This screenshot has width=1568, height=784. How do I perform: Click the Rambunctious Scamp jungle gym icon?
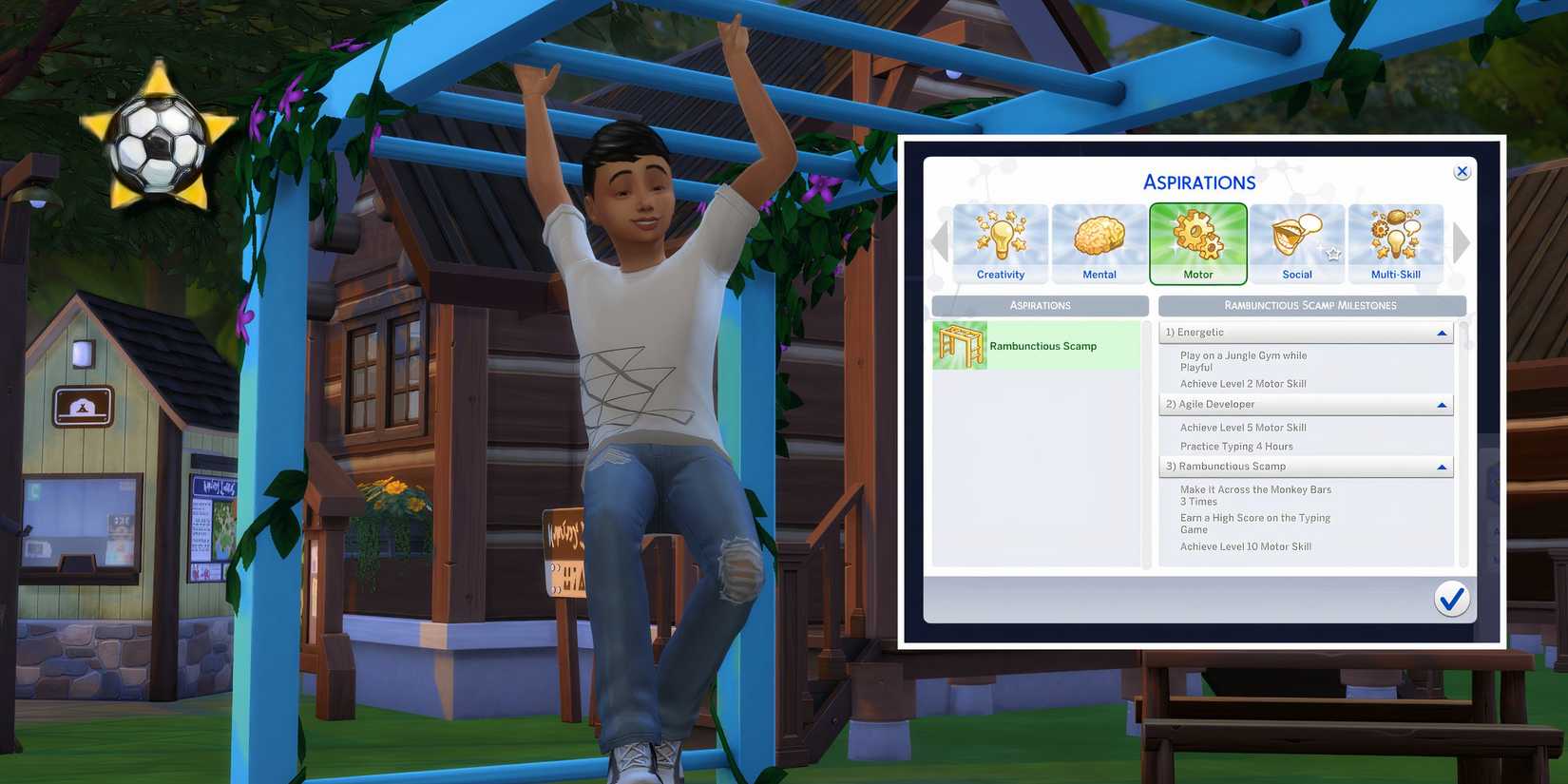[960, 345]
